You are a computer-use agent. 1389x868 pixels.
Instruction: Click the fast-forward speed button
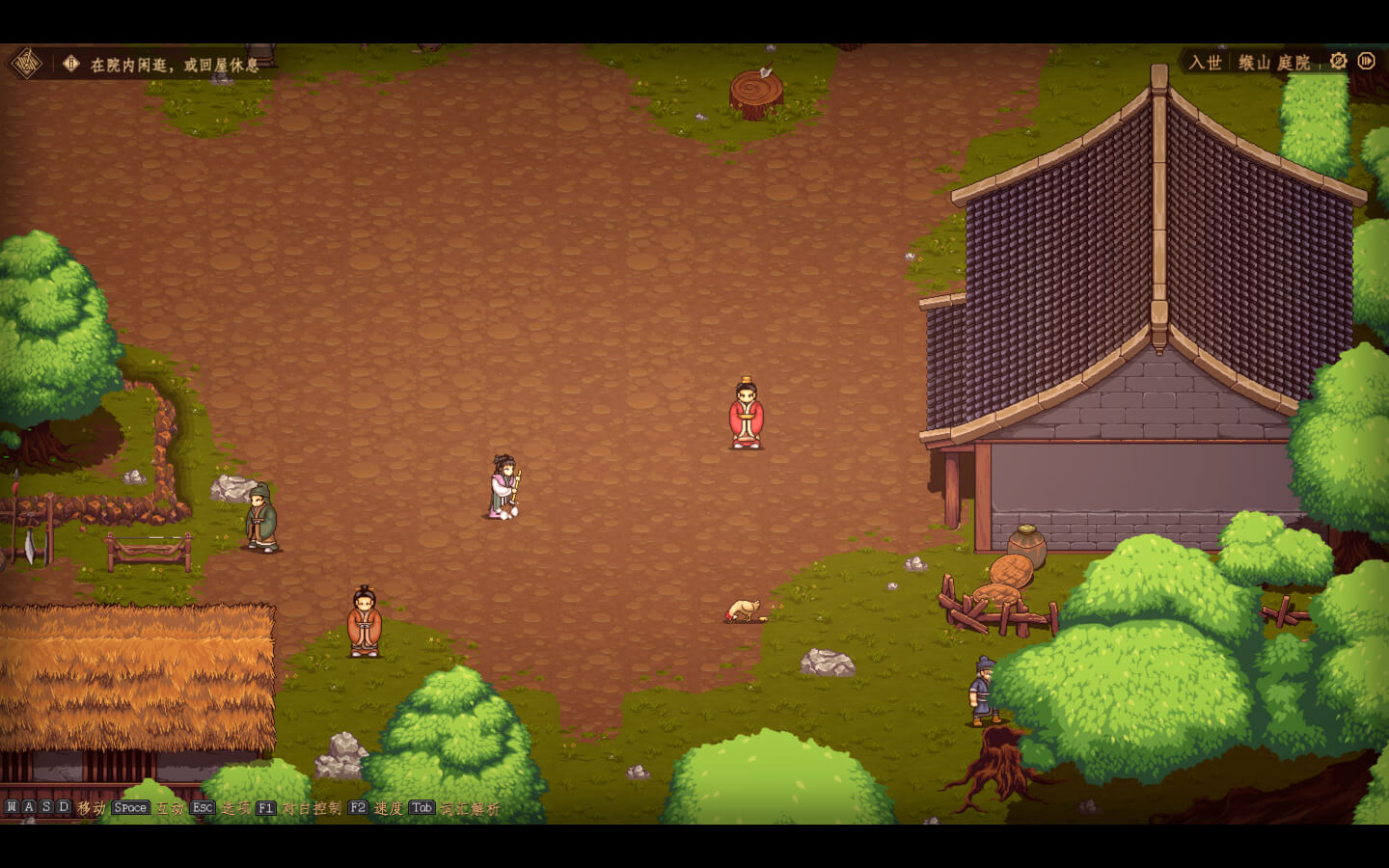tap(1366, 61)
